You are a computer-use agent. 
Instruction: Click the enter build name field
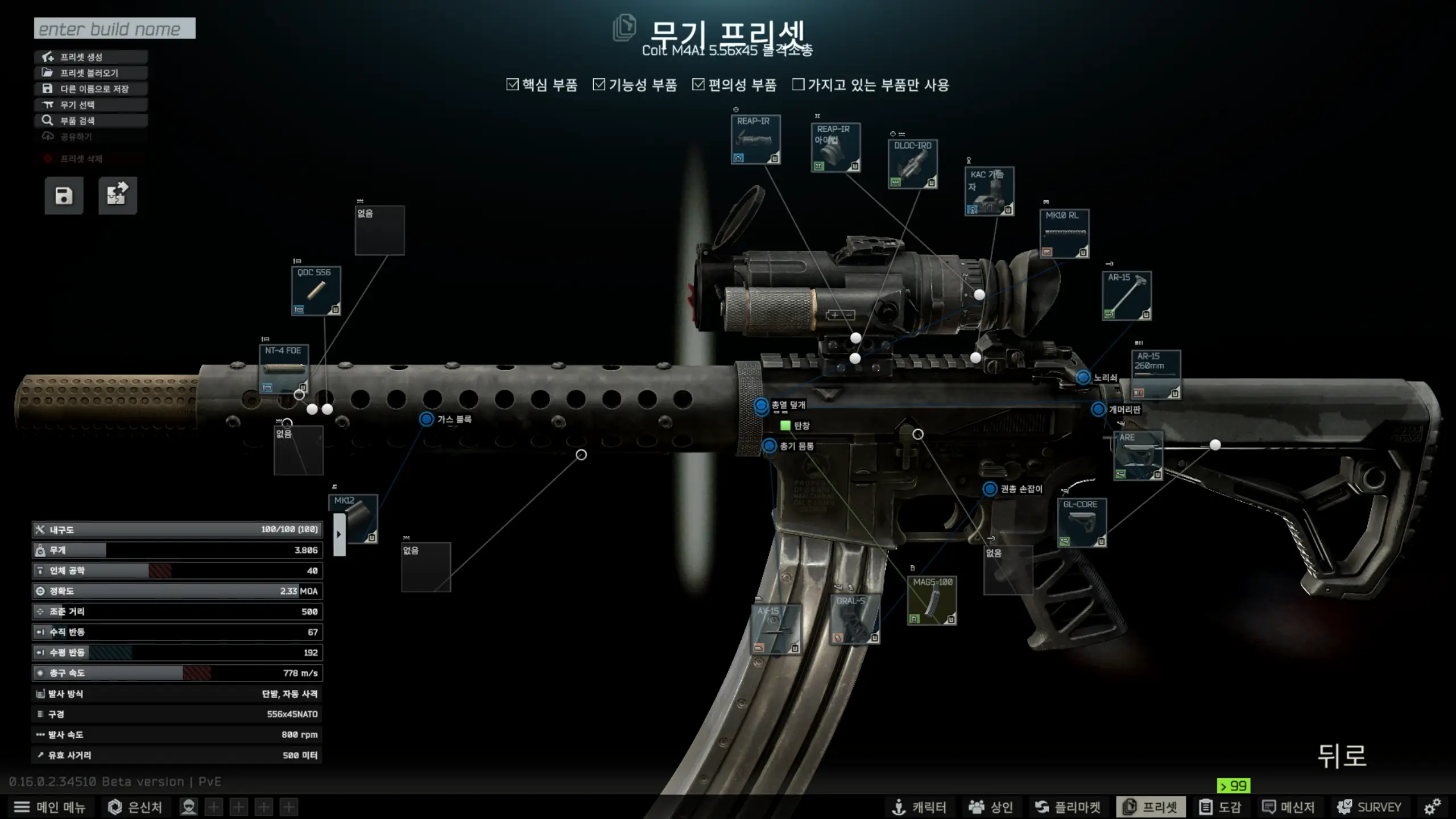114,28
